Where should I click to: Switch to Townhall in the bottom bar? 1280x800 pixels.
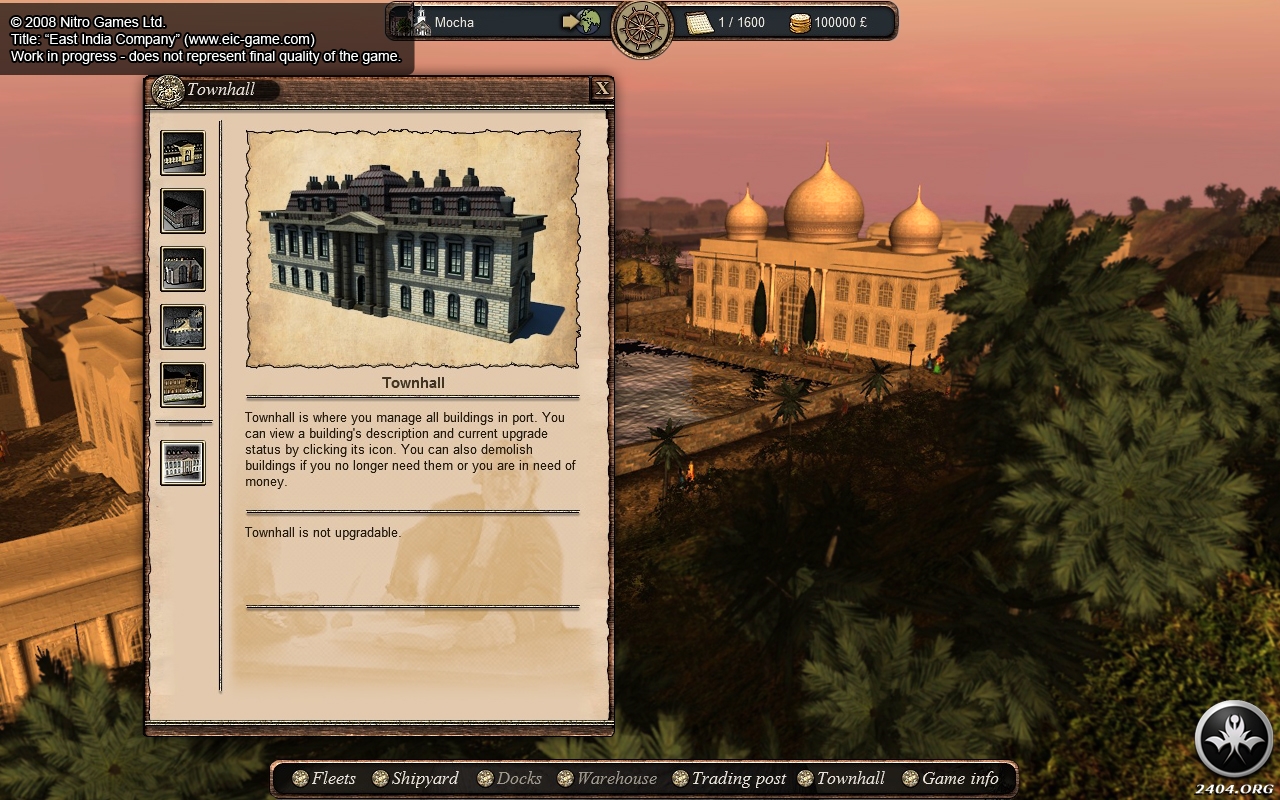pyautogui.click(x=841, y=778)
